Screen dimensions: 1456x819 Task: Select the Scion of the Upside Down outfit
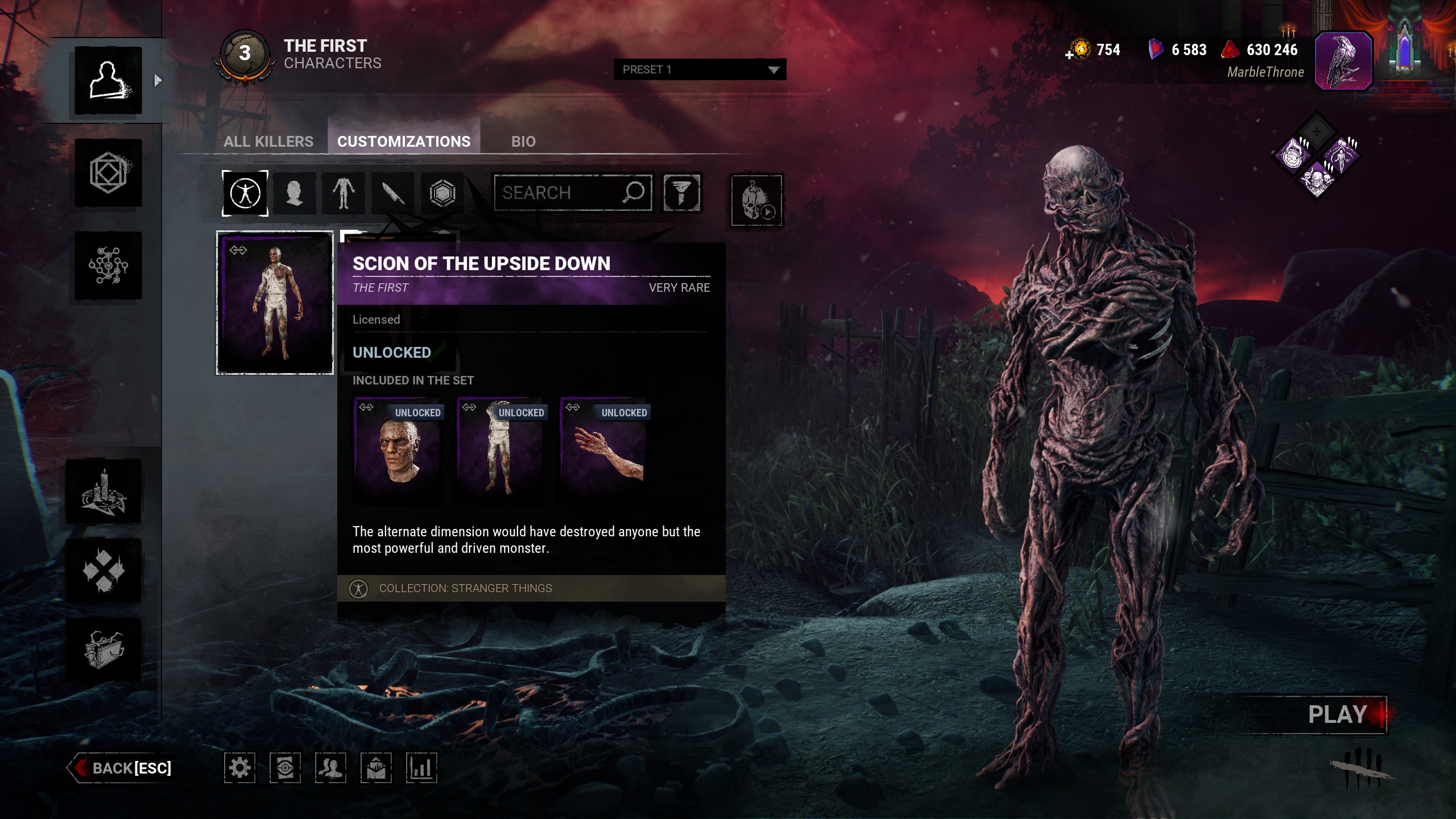[275, 303]
